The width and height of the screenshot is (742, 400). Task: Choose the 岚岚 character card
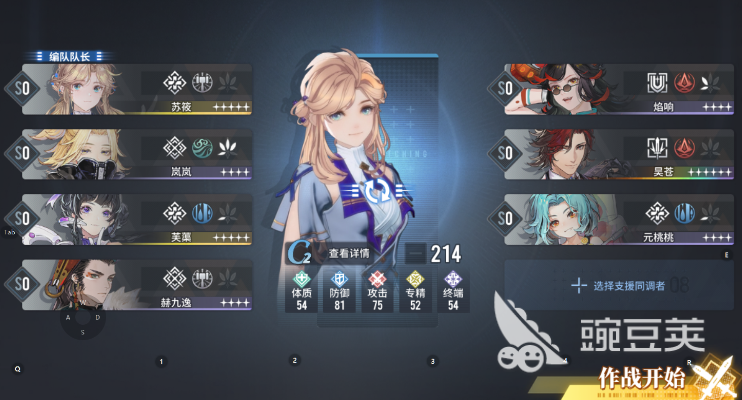click(x=135, y=155)
